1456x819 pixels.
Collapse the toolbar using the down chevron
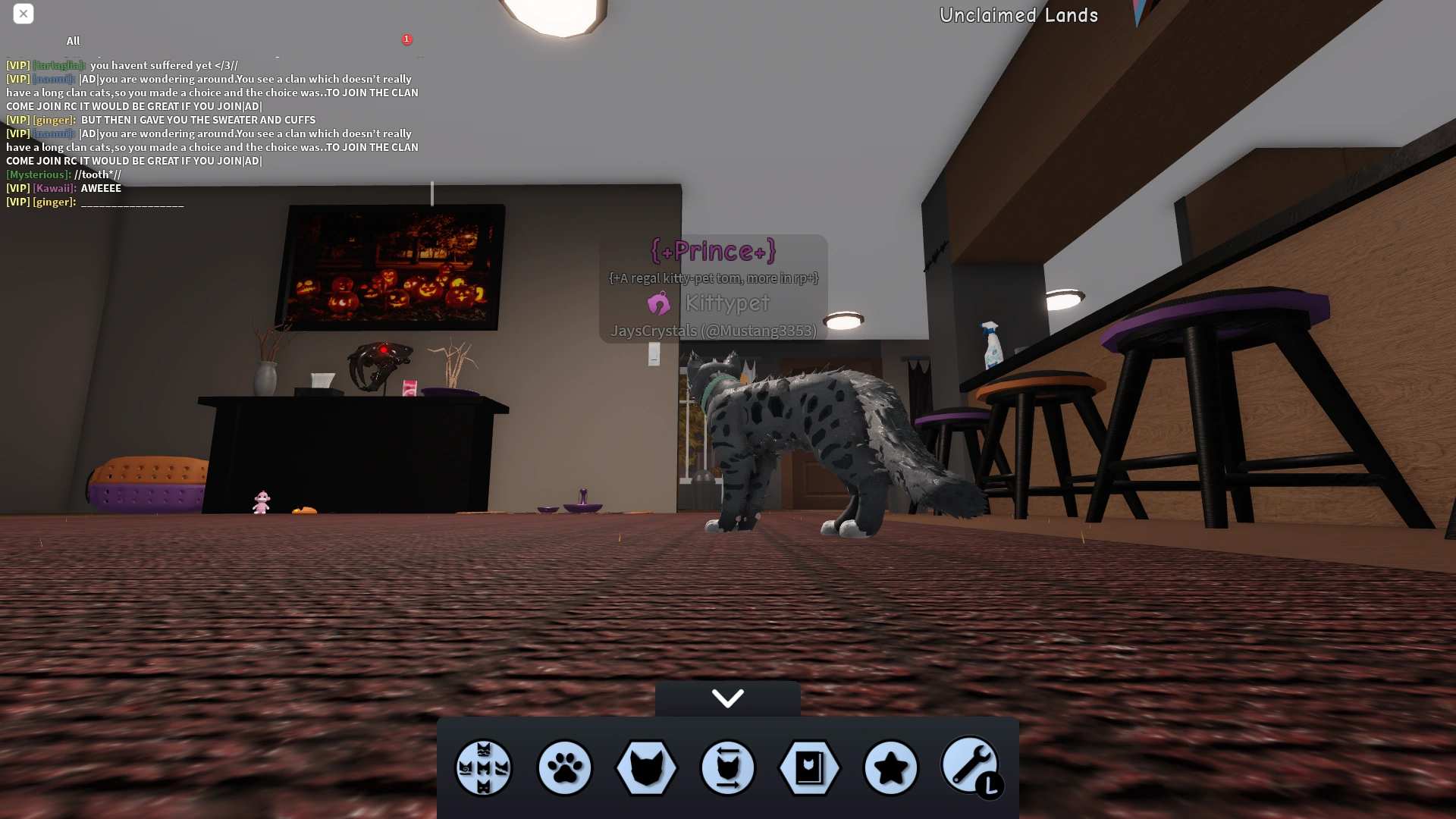point(727,698)
